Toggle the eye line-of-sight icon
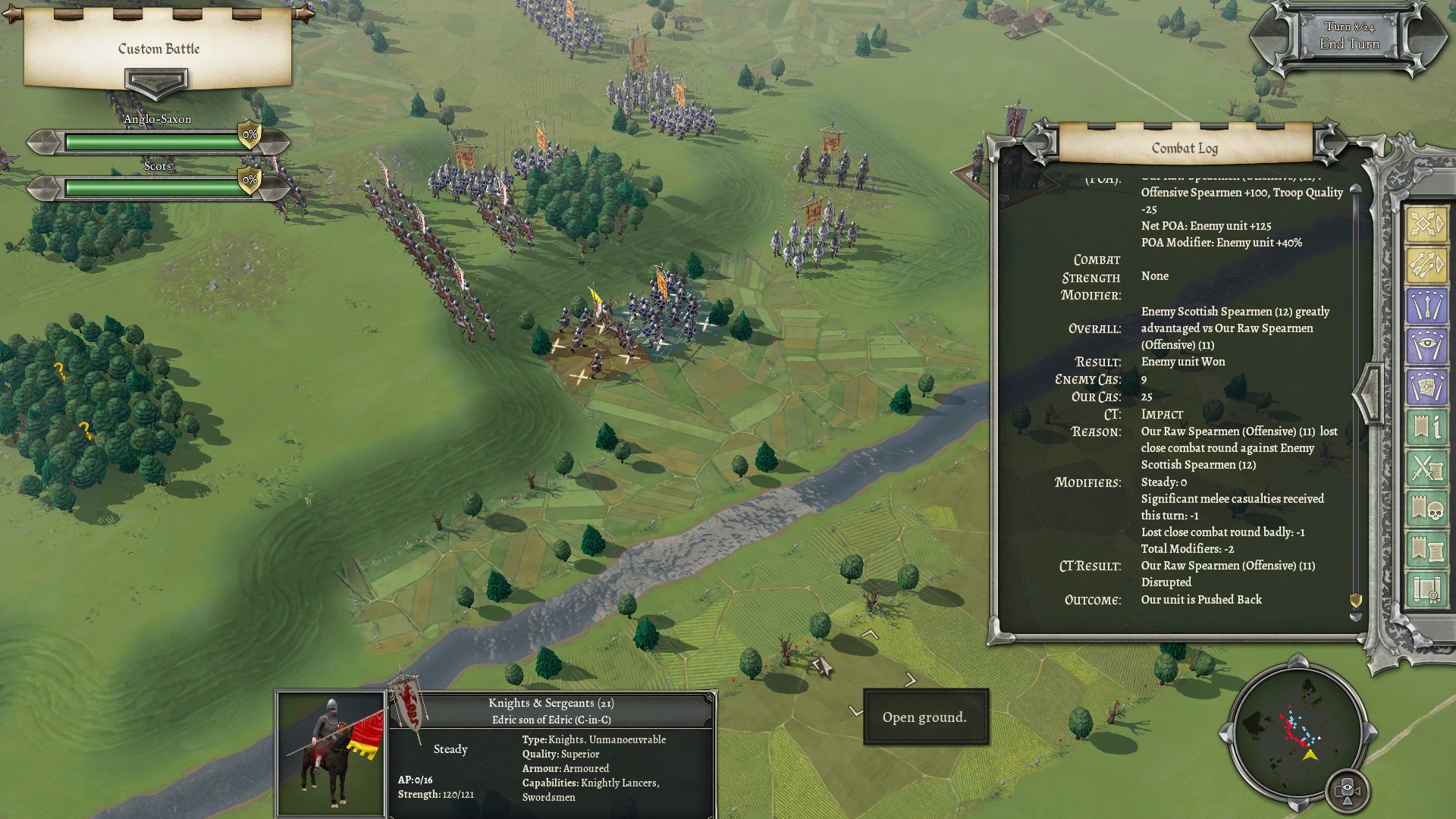Viewport: 1456px width, 819px height. pos(1426,347)
